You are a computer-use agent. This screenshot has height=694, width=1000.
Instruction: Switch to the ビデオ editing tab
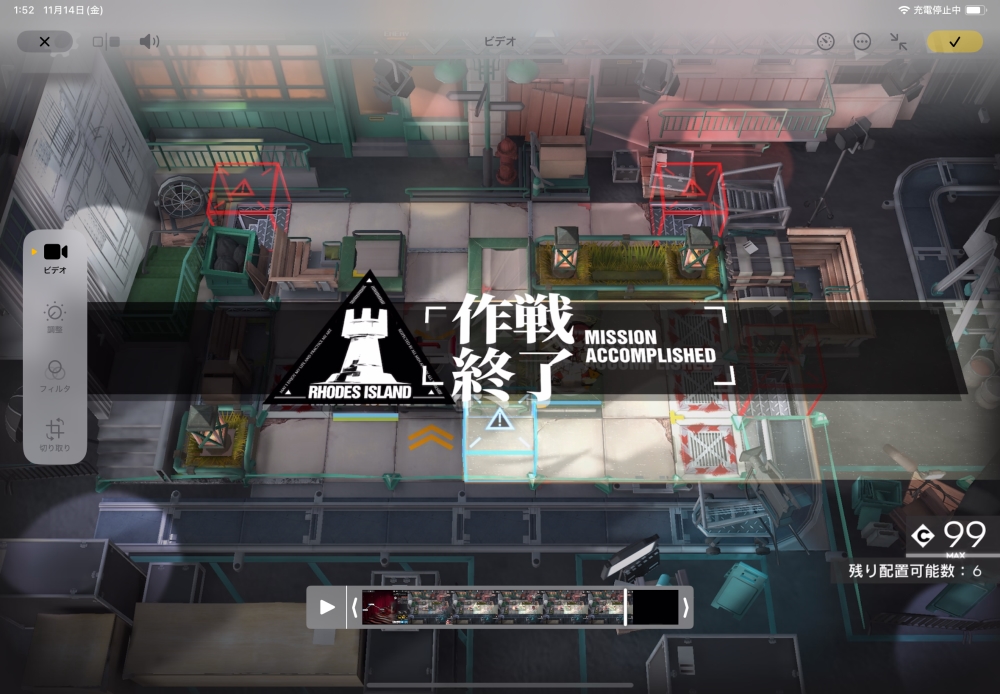(x=55, y=256)
